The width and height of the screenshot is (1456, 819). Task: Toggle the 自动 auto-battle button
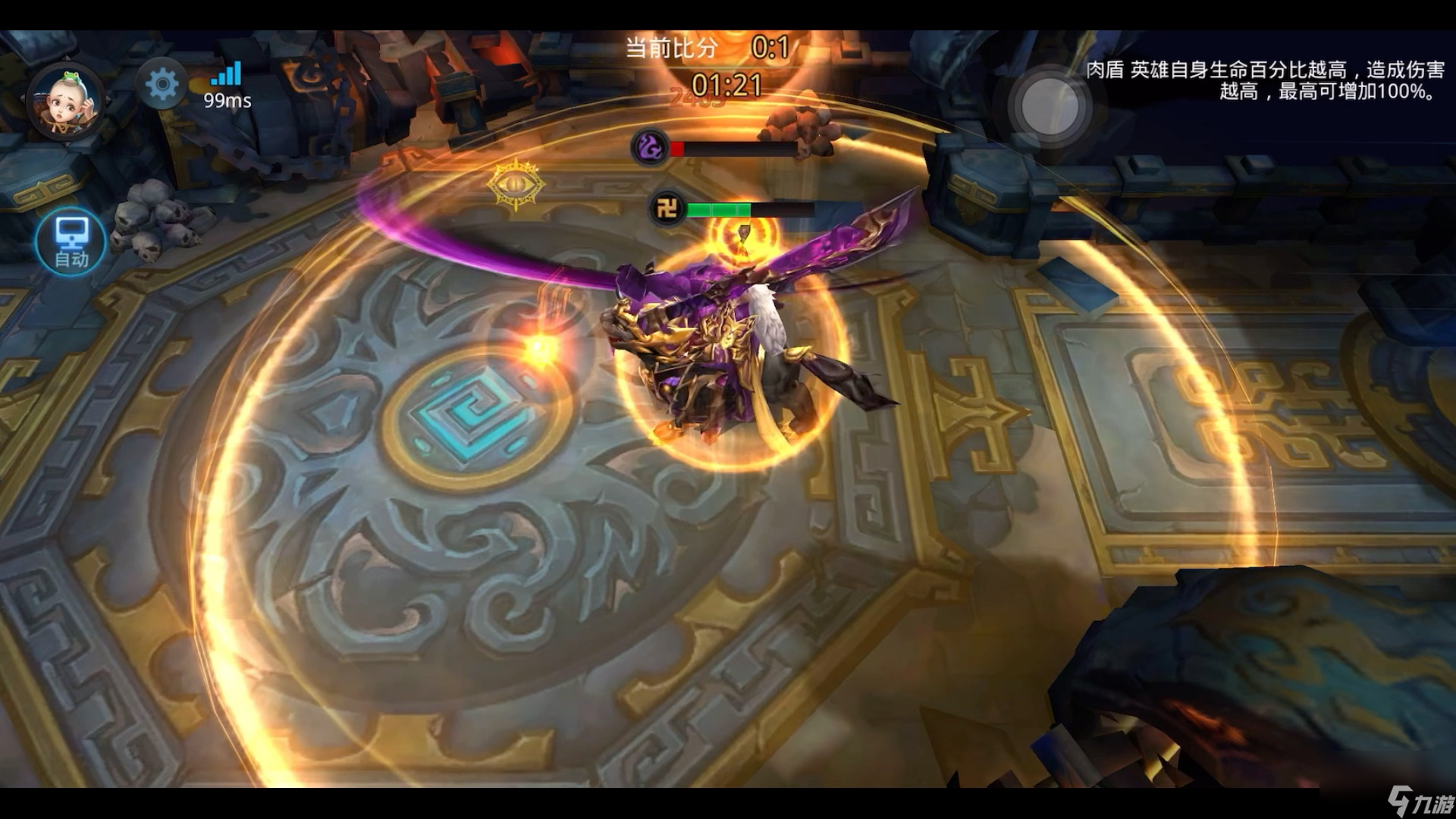(71, 242)
